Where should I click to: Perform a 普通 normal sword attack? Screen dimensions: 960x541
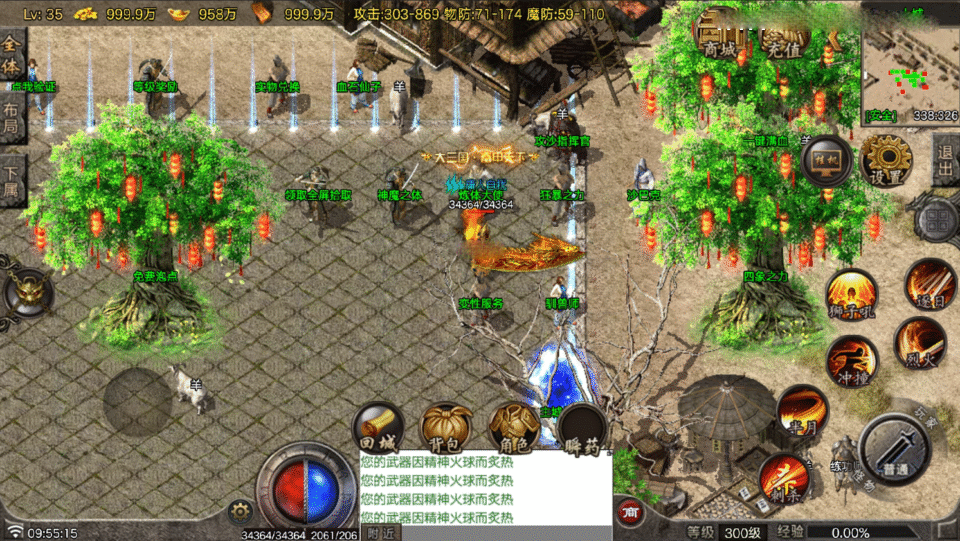tap(896, 449)
